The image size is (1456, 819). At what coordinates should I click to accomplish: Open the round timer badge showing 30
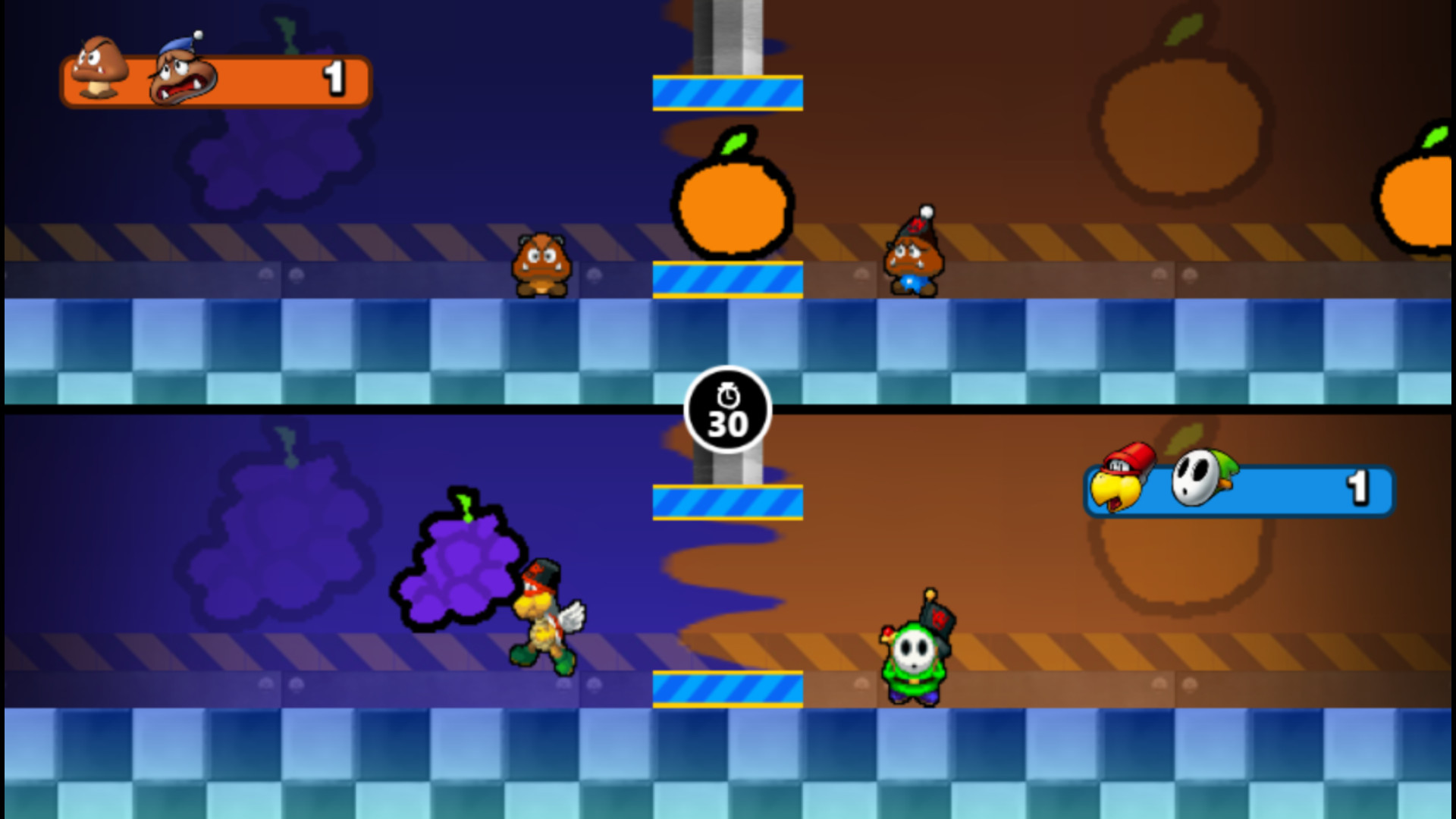click(x=728, y=409)
